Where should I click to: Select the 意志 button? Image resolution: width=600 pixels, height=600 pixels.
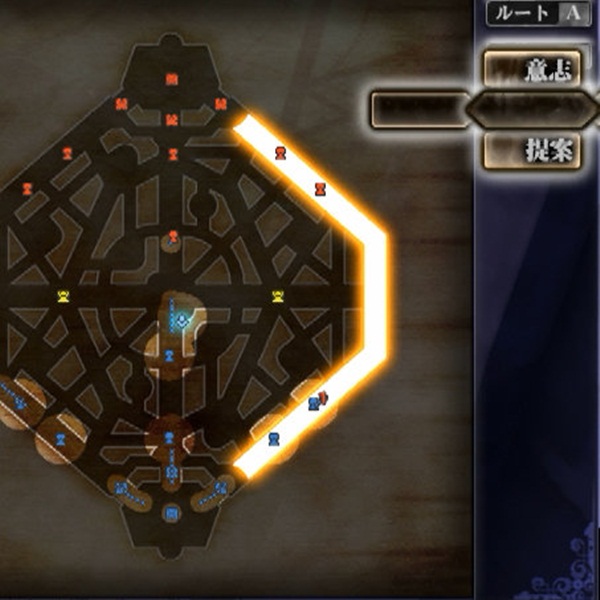533,69
